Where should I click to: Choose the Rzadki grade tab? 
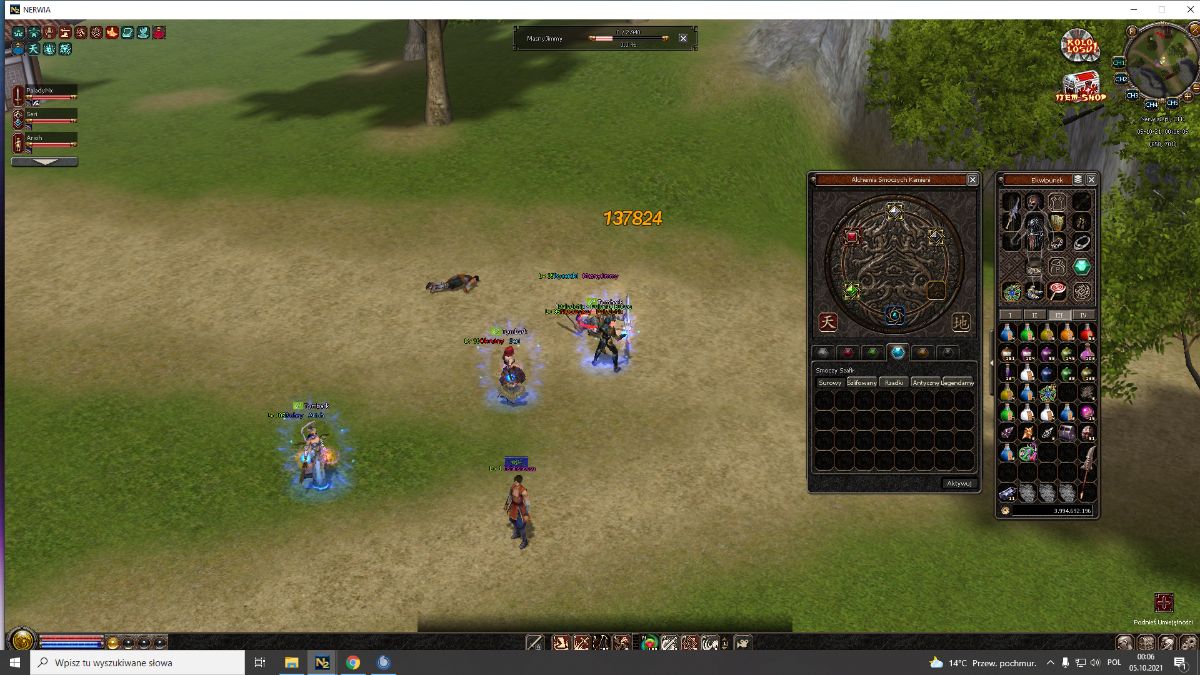point(893,382)
